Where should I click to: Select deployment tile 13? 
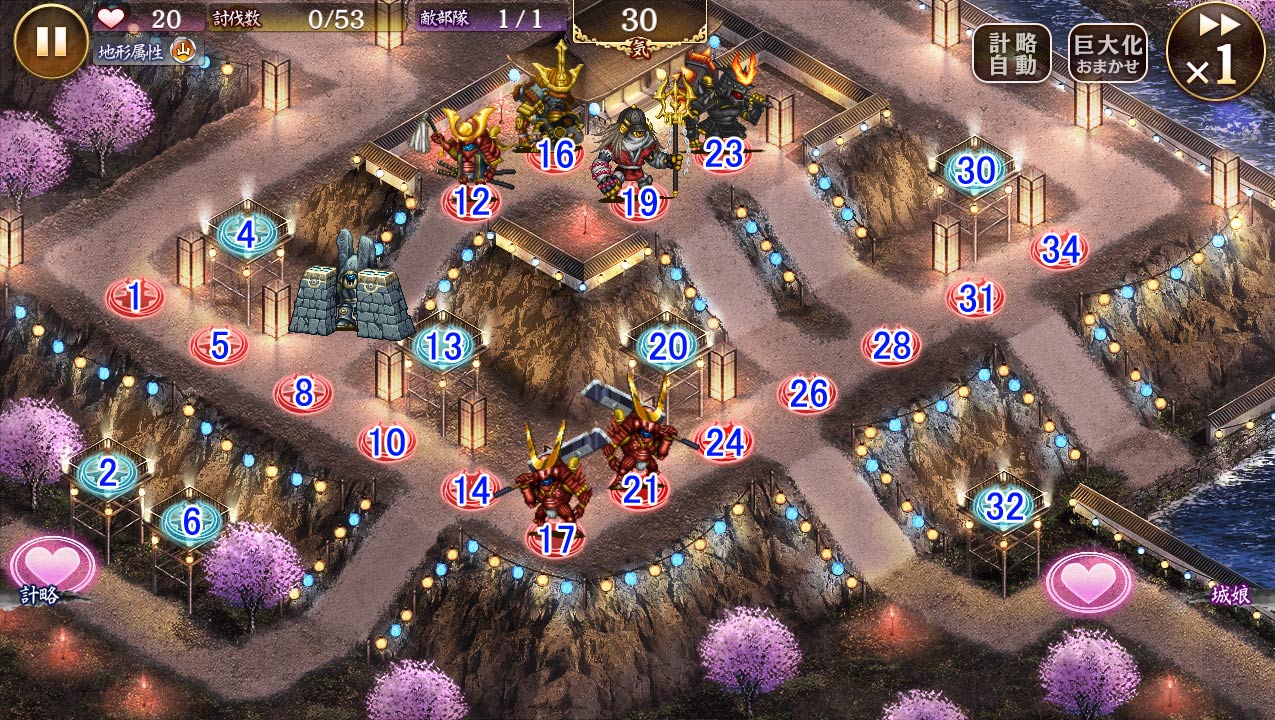point(444,347)
